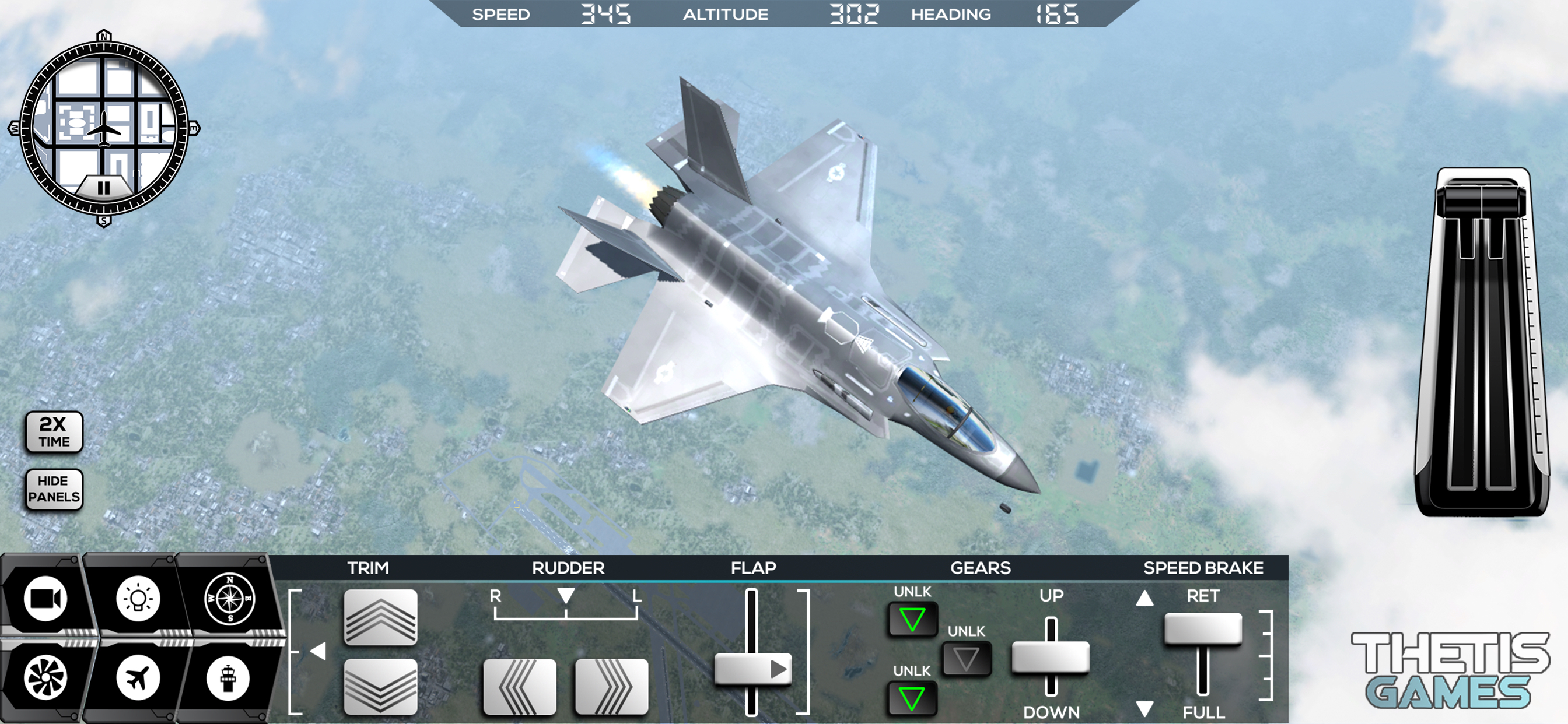
Task: Click the speed brake lever handle
Action: point(1203,628)
